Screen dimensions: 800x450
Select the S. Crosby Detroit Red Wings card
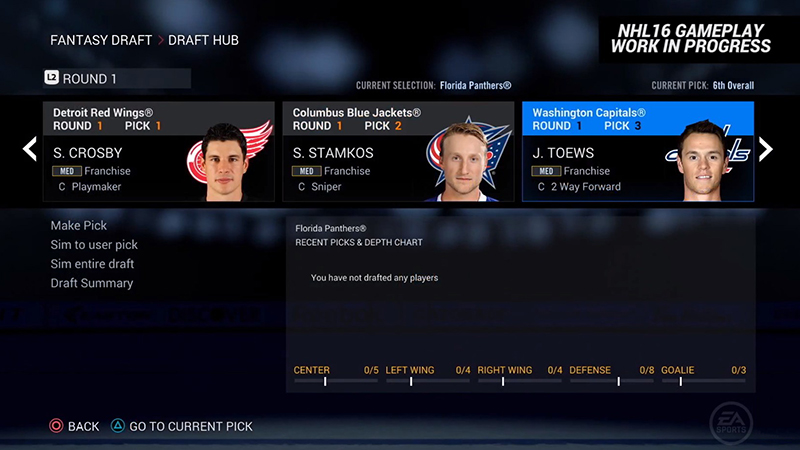pyautogui.click(x=158, y=152)
